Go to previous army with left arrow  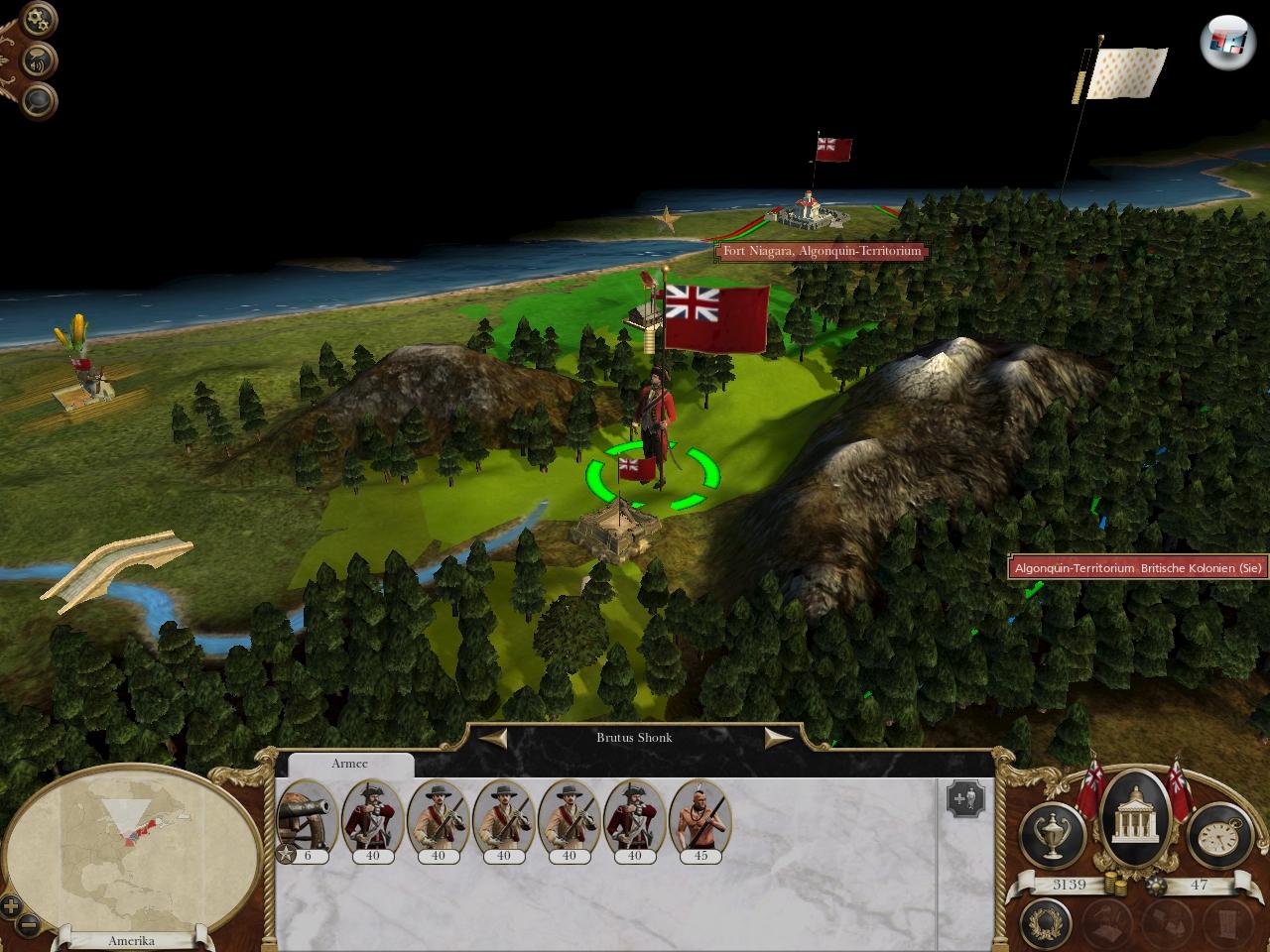coord(495,739)
